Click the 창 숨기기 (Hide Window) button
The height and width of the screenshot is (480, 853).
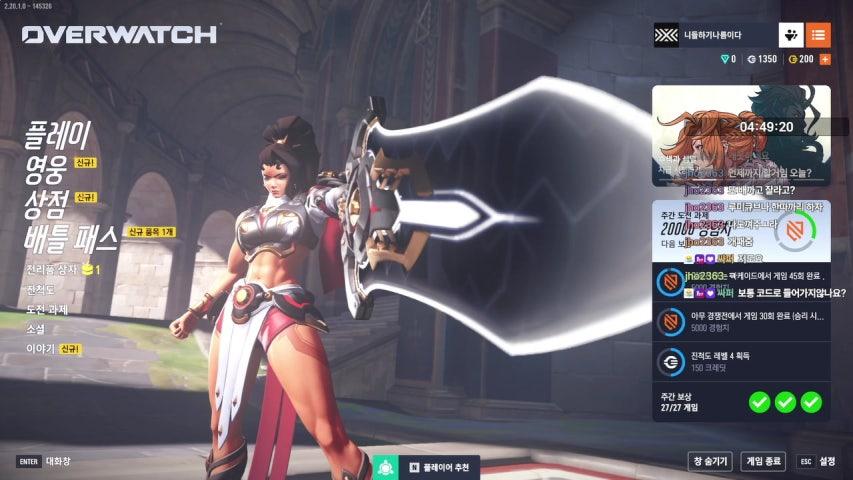709,461
